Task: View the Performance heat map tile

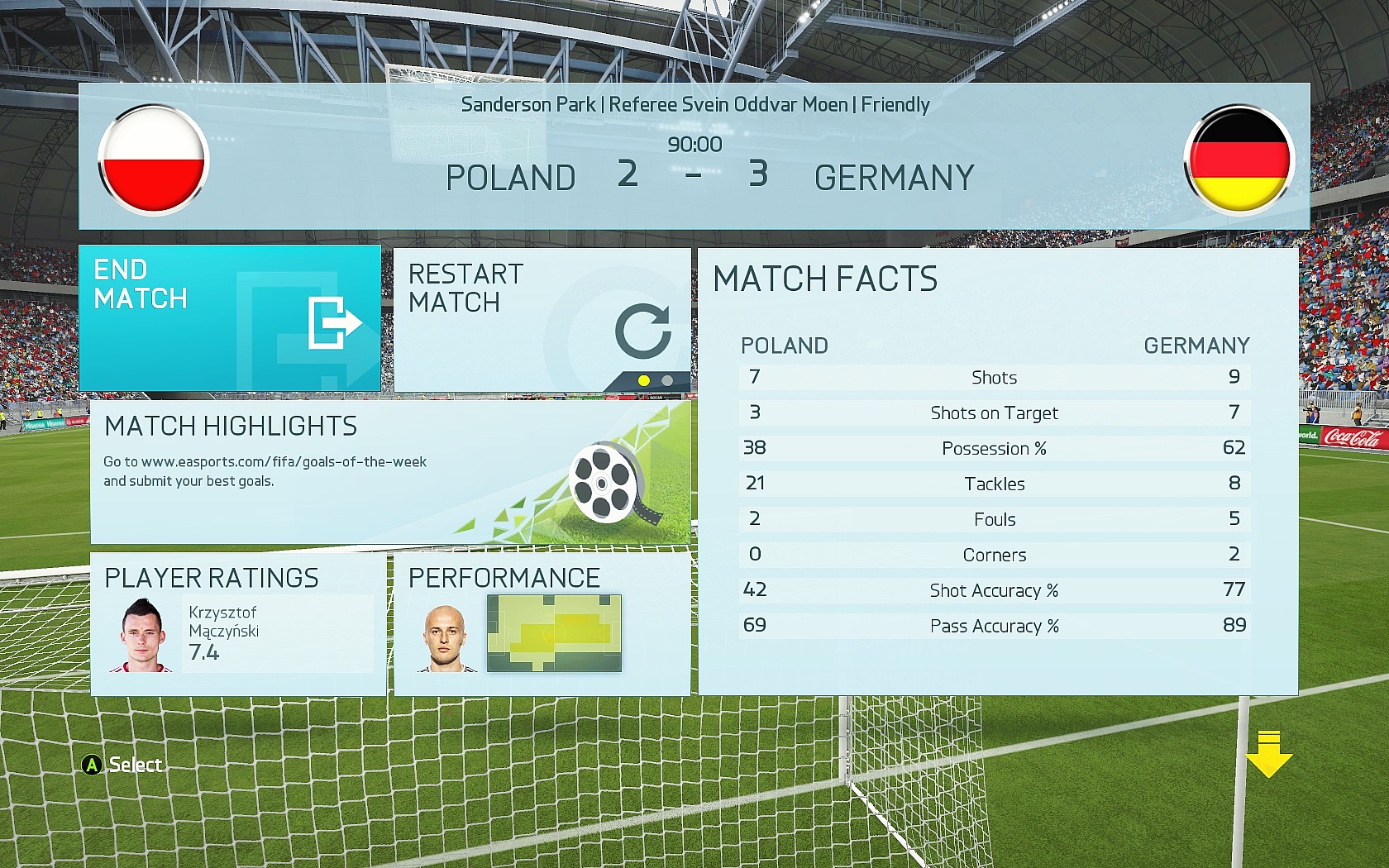Action: [x=542, y=625]
